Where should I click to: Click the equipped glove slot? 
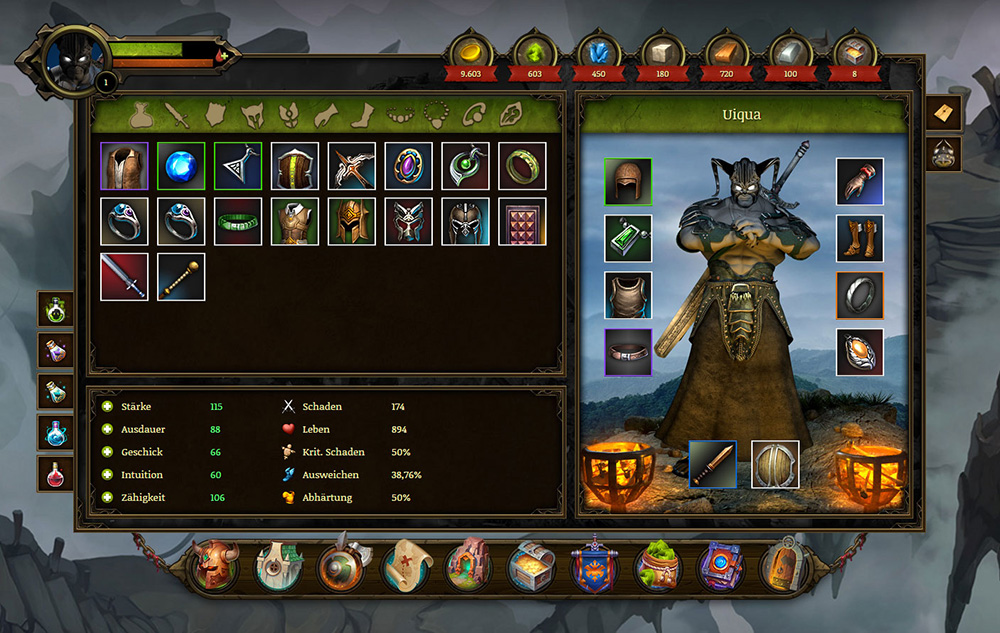point(860,182)
